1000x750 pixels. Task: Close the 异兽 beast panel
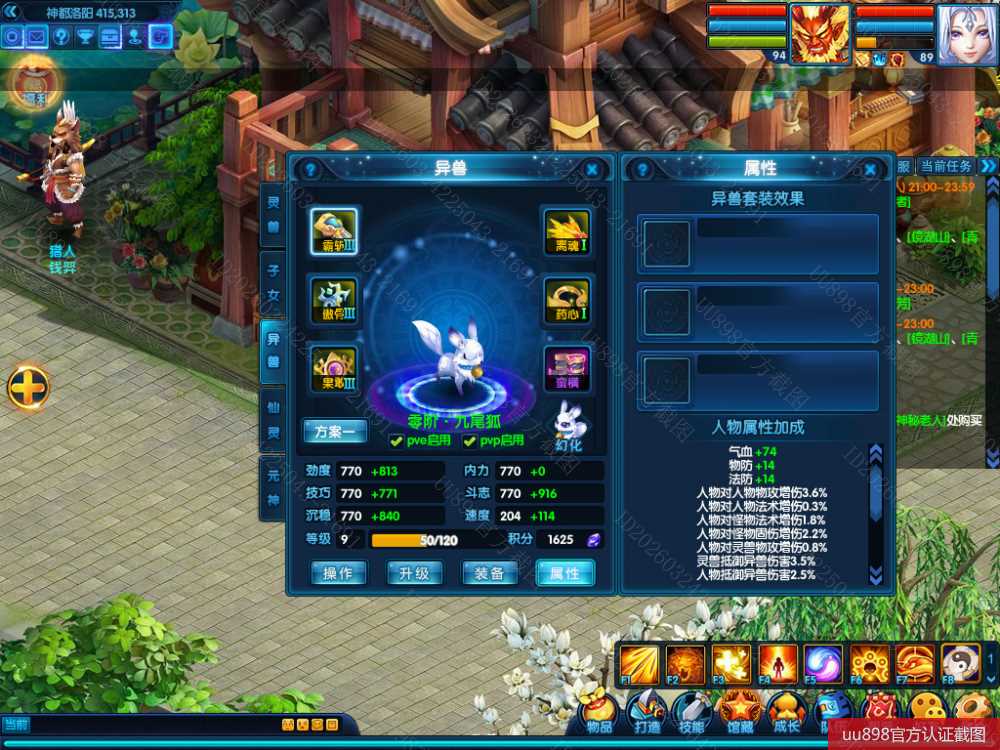pos(592,170)
